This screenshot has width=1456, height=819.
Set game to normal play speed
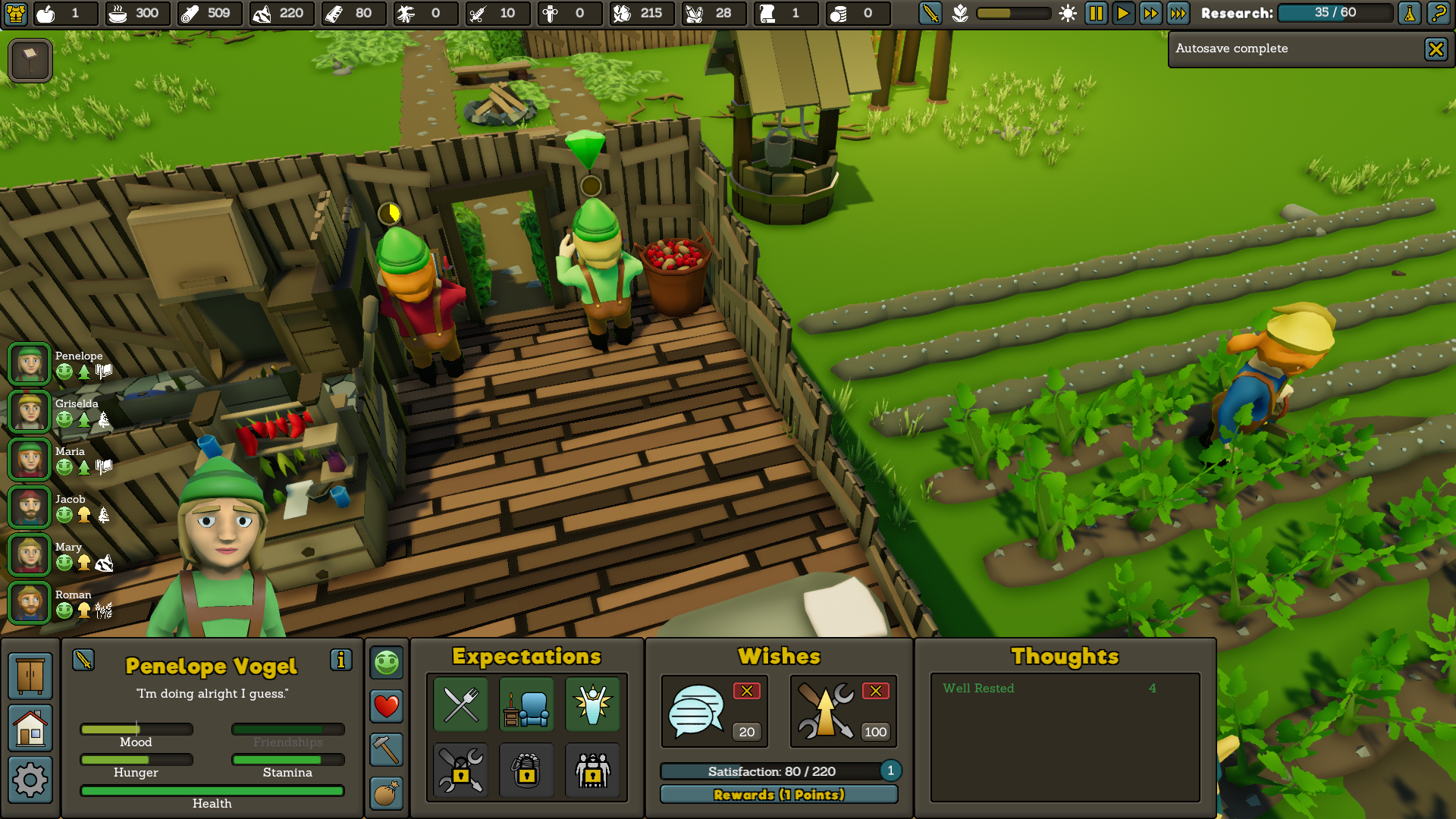[x=1123, y=13]
